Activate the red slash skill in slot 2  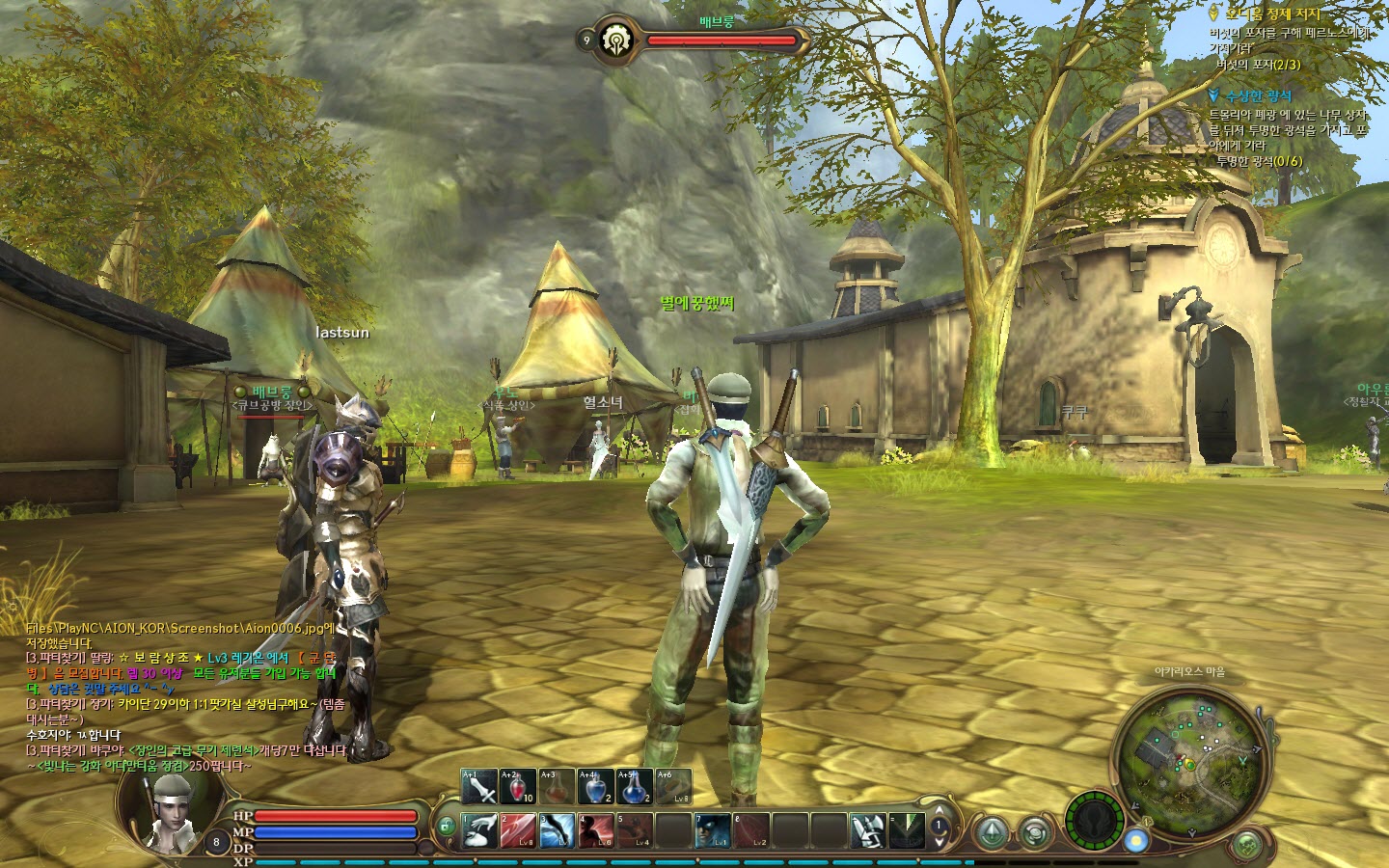[x=518, y=830]
